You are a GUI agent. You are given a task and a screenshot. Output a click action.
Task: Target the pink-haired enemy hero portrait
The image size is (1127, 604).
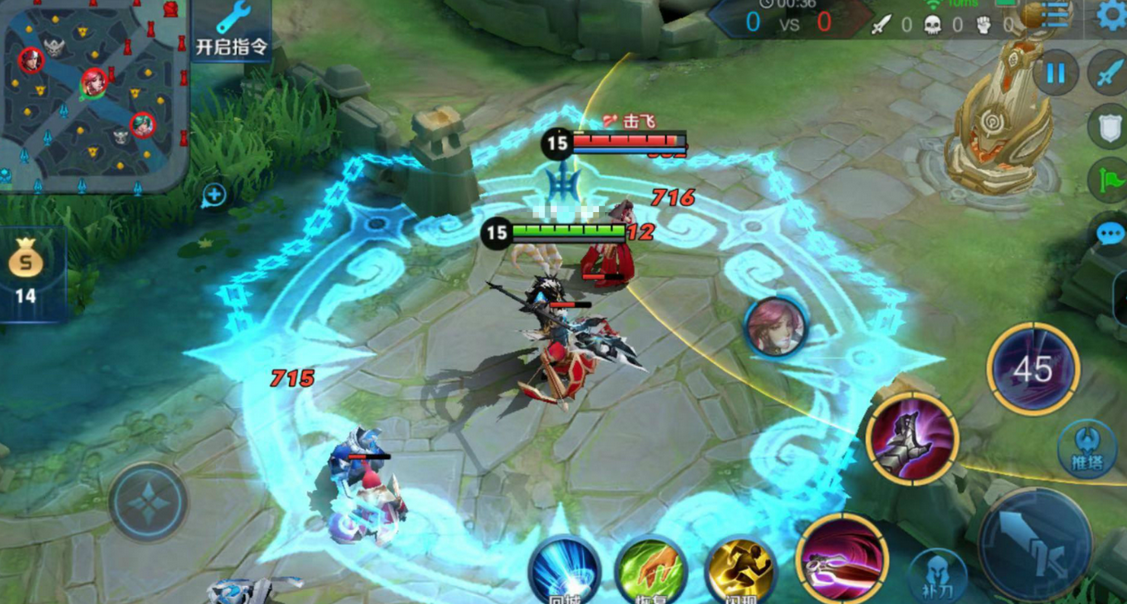coord(775,326)
